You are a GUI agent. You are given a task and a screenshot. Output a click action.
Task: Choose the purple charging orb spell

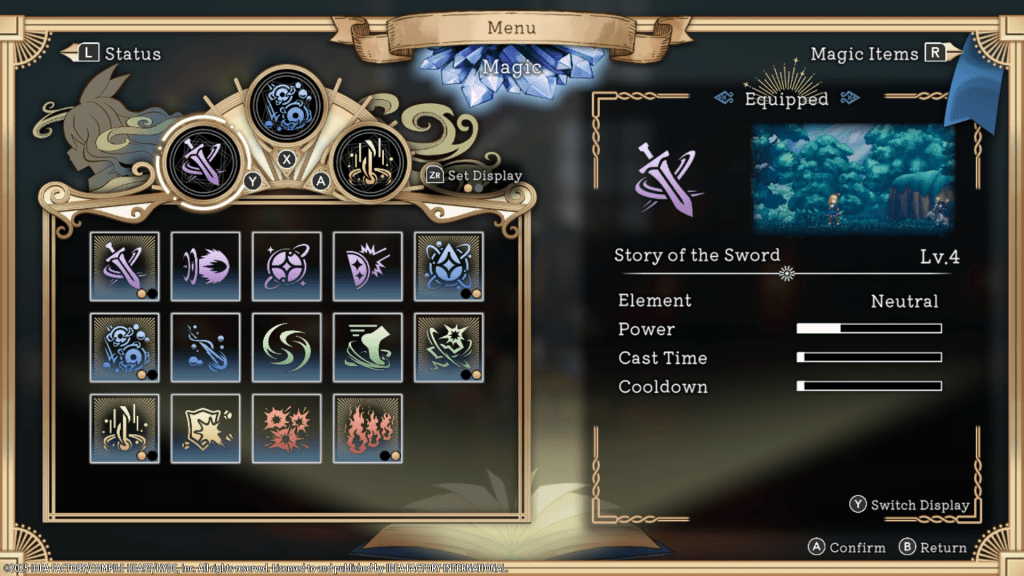(x=205, y=266)
